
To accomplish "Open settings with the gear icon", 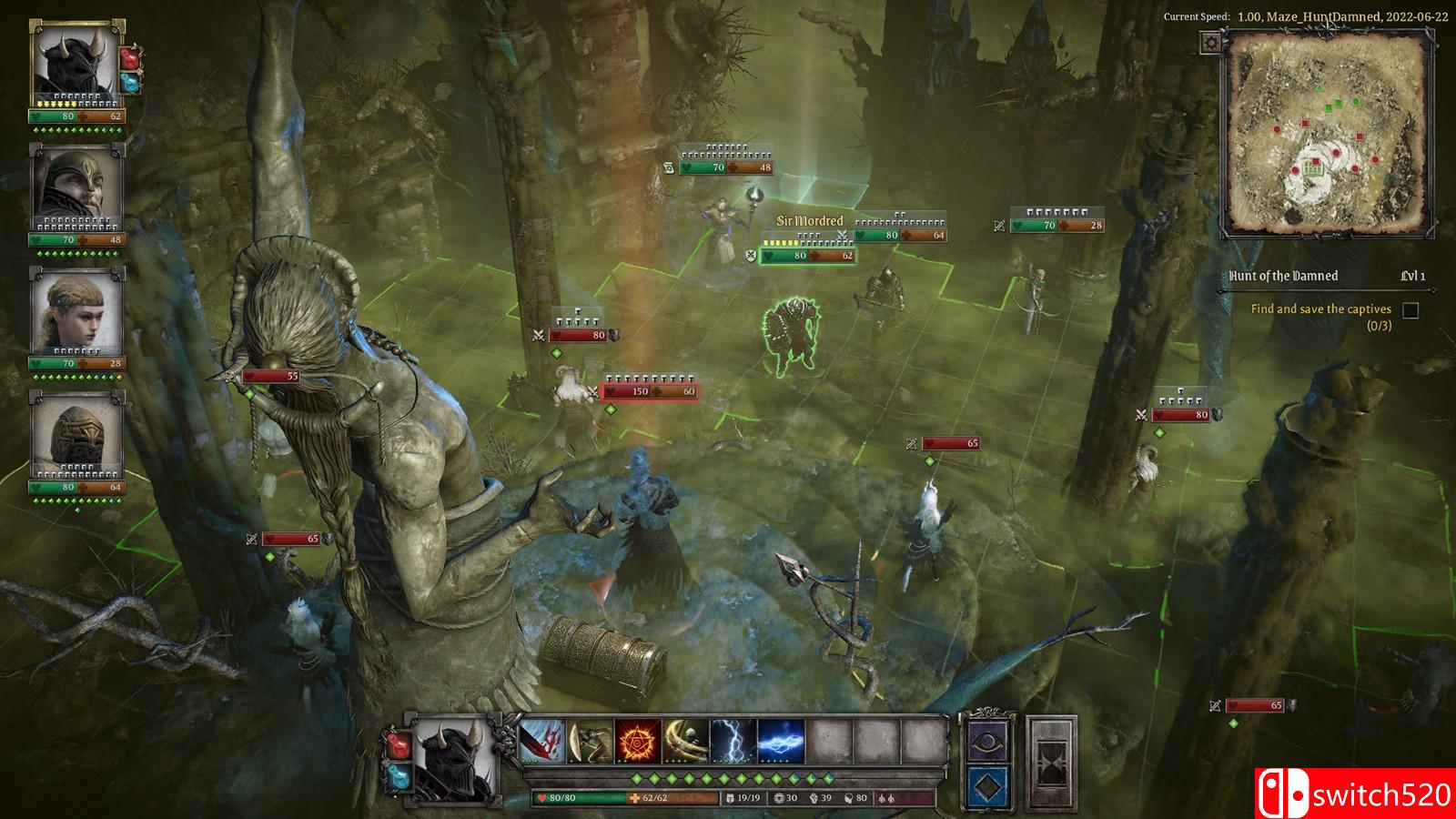I will pos(1210,43).
